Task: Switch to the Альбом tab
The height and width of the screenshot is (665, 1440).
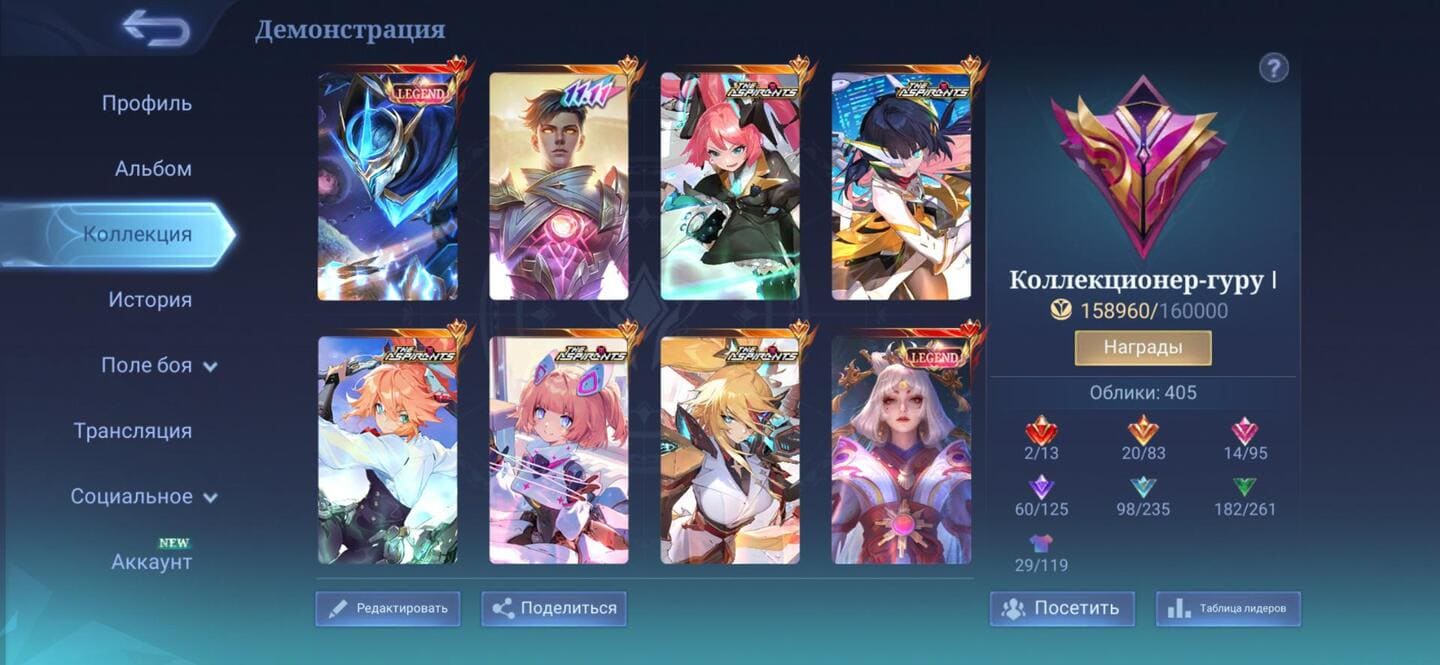Action: 153,169
